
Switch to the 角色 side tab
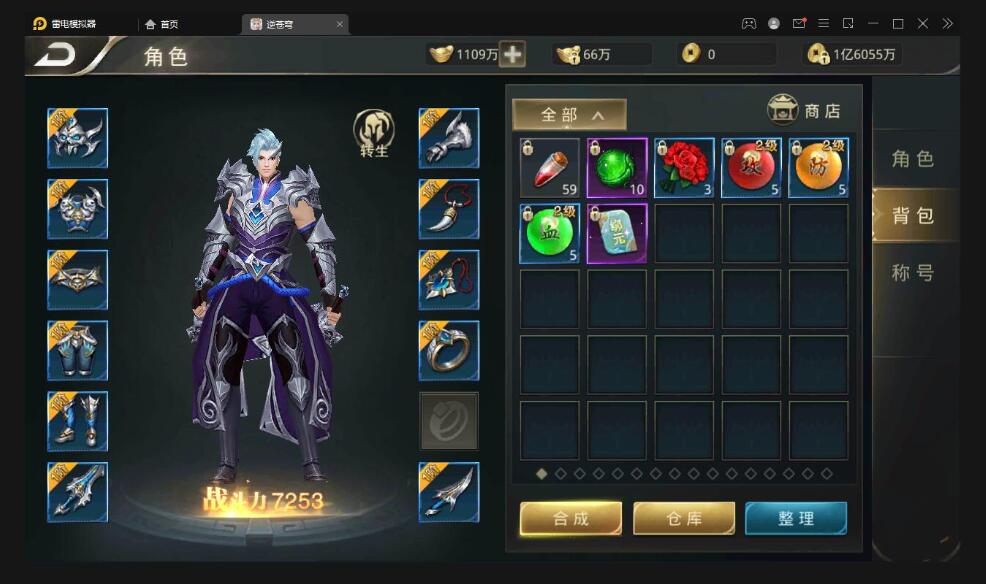point(912,158)
